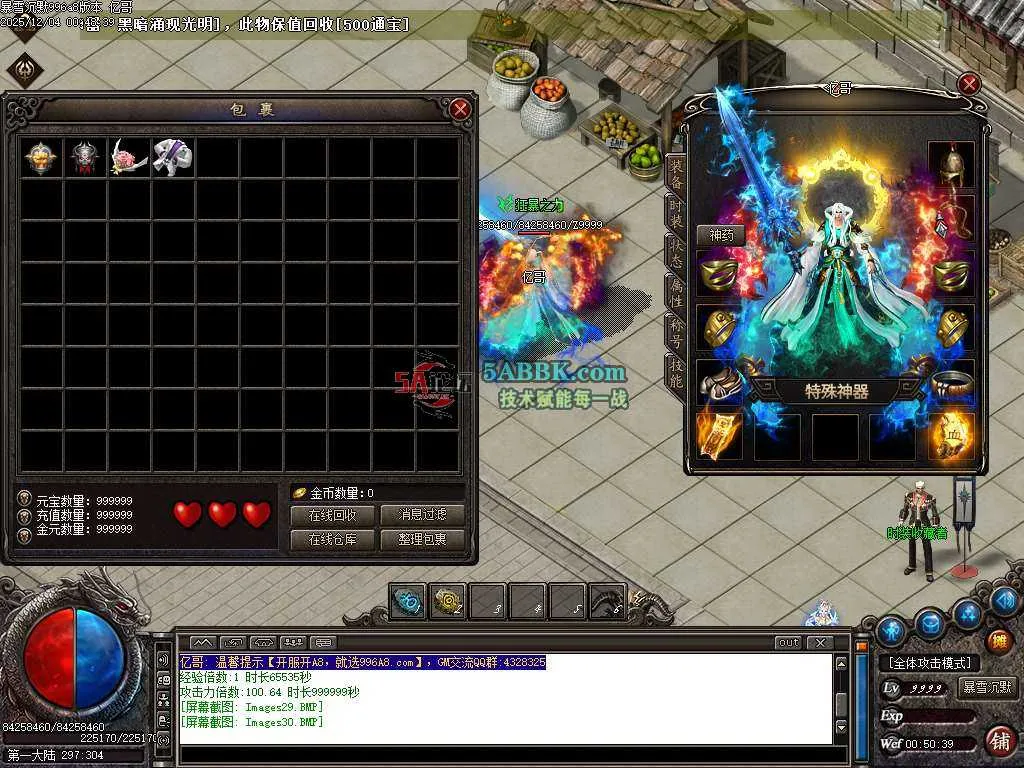Select the blood flame 血 charm slot
The width and height of the screenshot is (1024, 768).
point(951,436)
